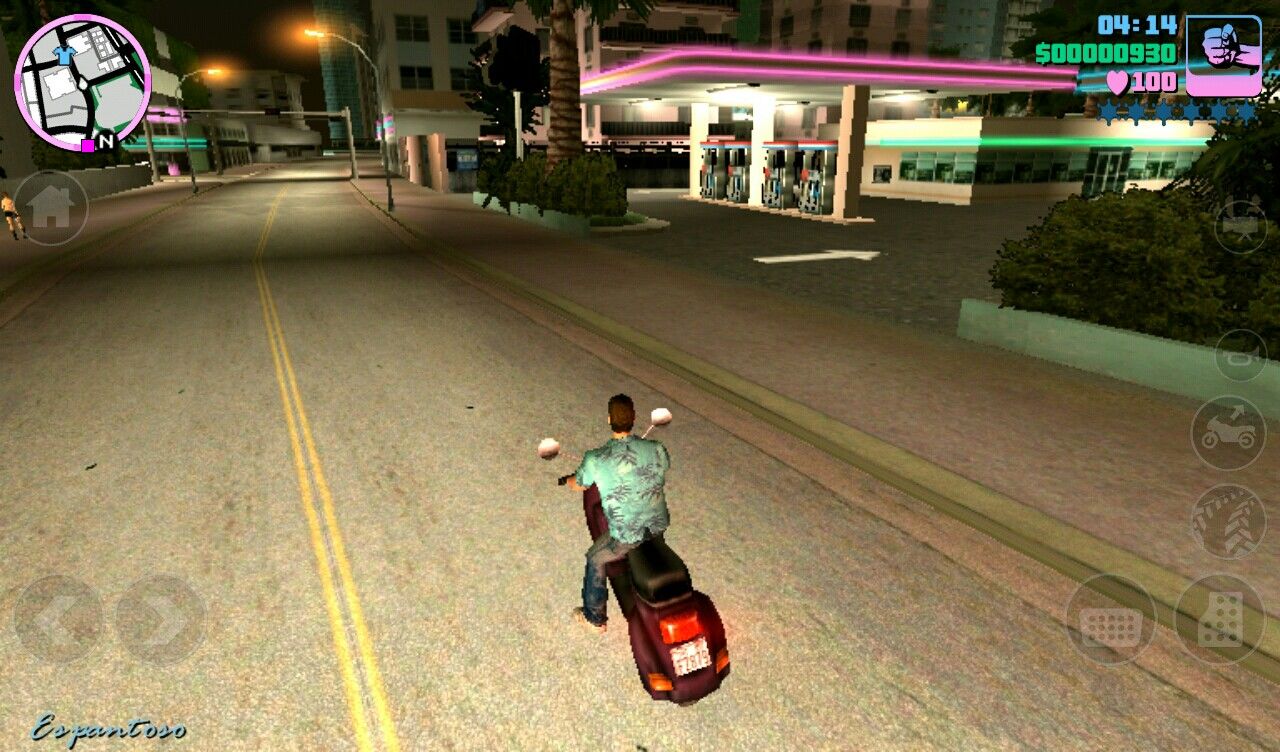Tap the brake pedal button
Screen dimensions: 1280x752
(1110, 620)
